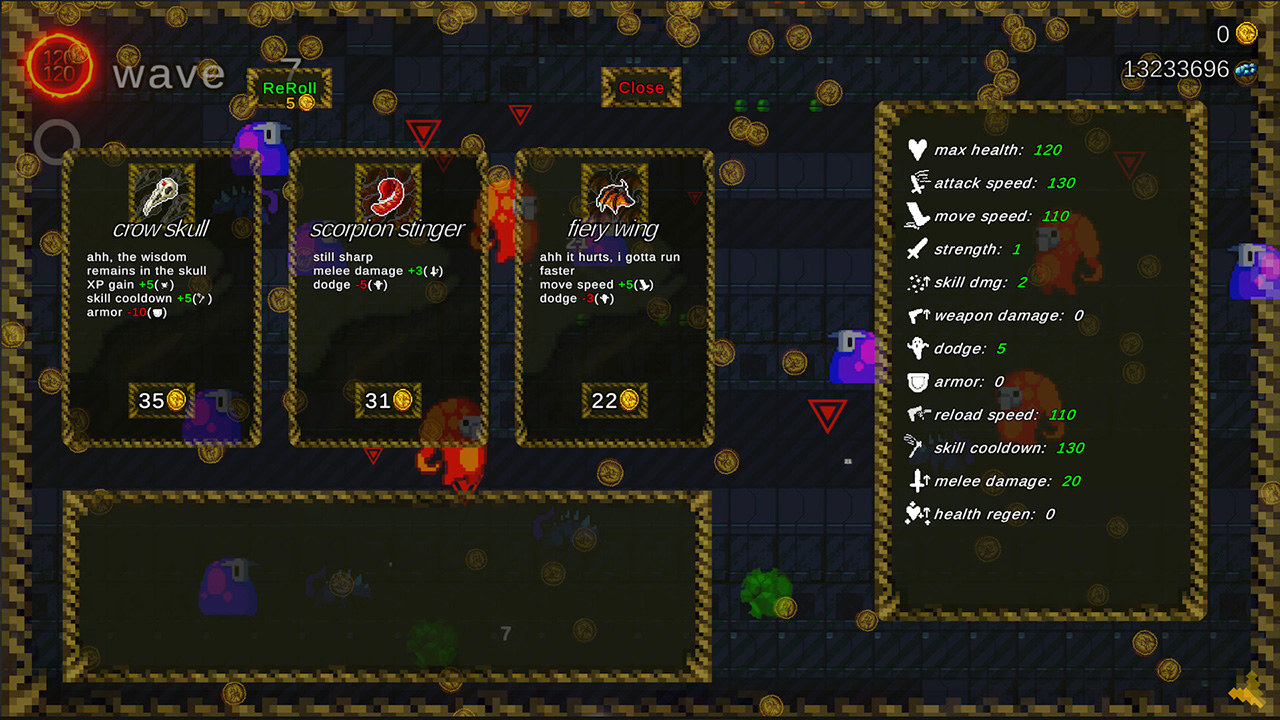Click the crow skull item artwork
This screenshot has width=1280, height=720.
click(162, 190)
